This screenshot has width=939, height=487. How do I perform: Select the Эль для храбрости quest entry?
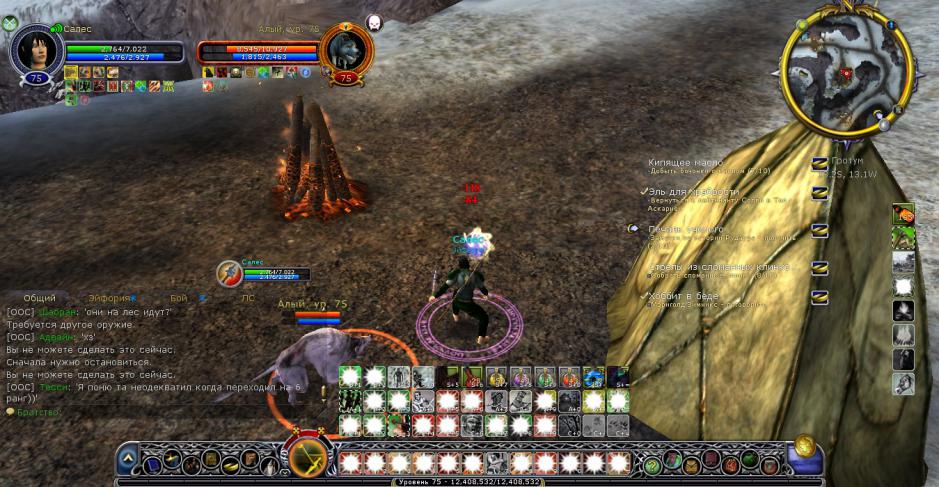(693, 191)
